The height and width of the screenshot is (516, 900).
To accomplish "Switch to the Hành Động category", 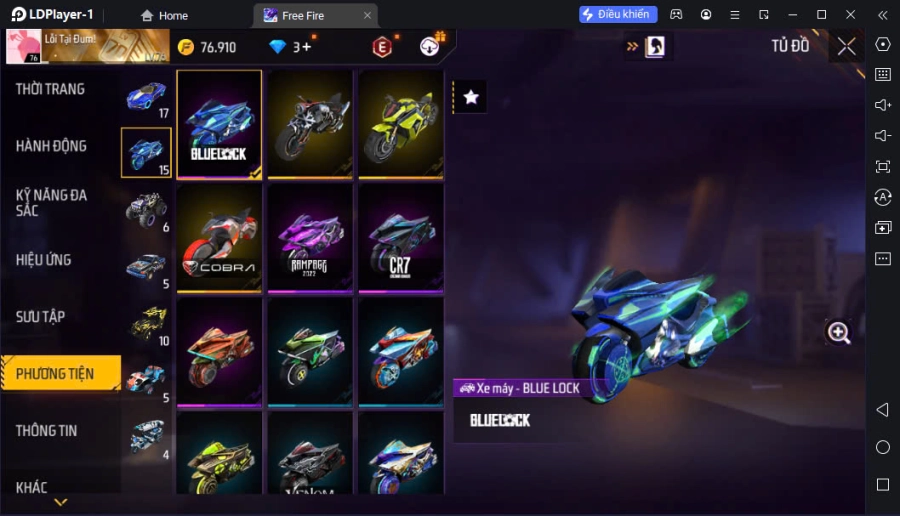I will coord(51,146).
